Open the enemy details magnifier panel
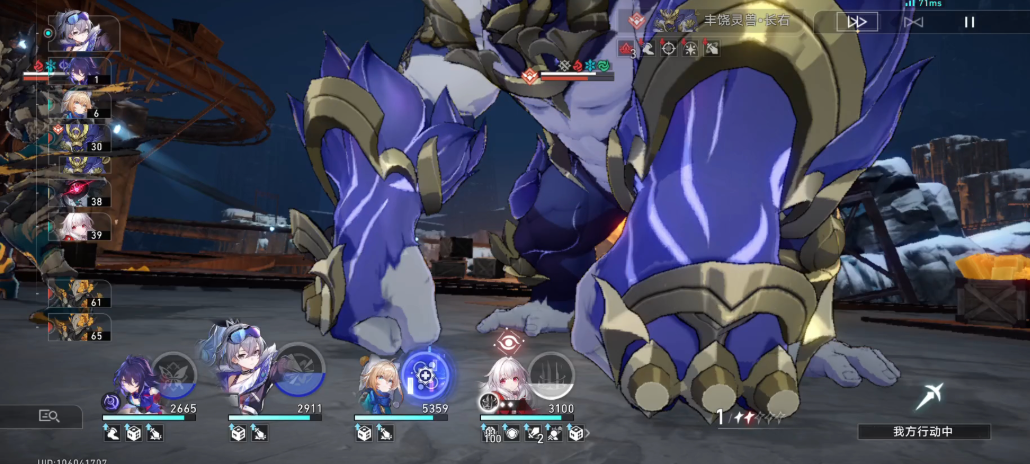Image resolution: width=1030 pixels, height=464 pixels. 48,416
